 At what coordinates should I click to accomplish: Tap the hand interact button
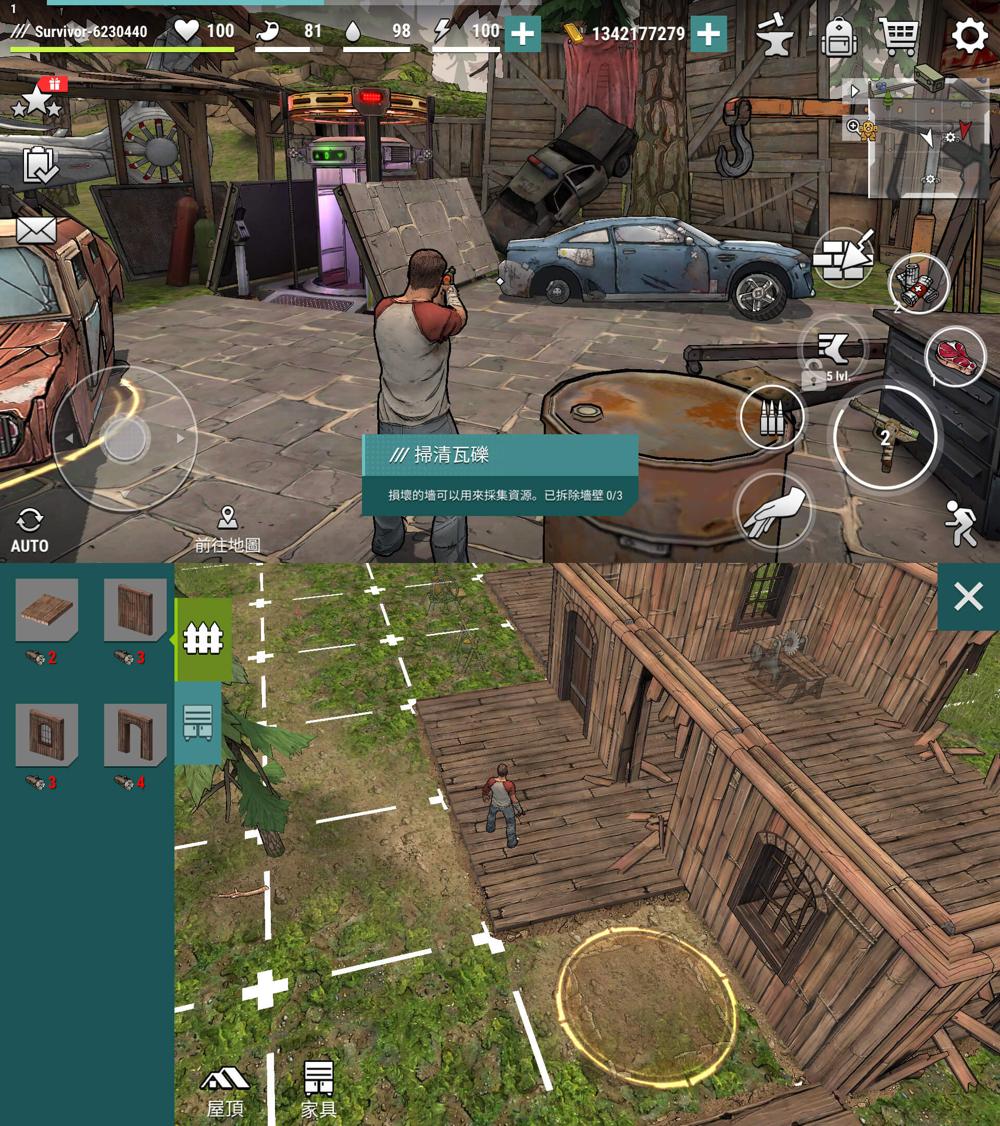(771, 510)
